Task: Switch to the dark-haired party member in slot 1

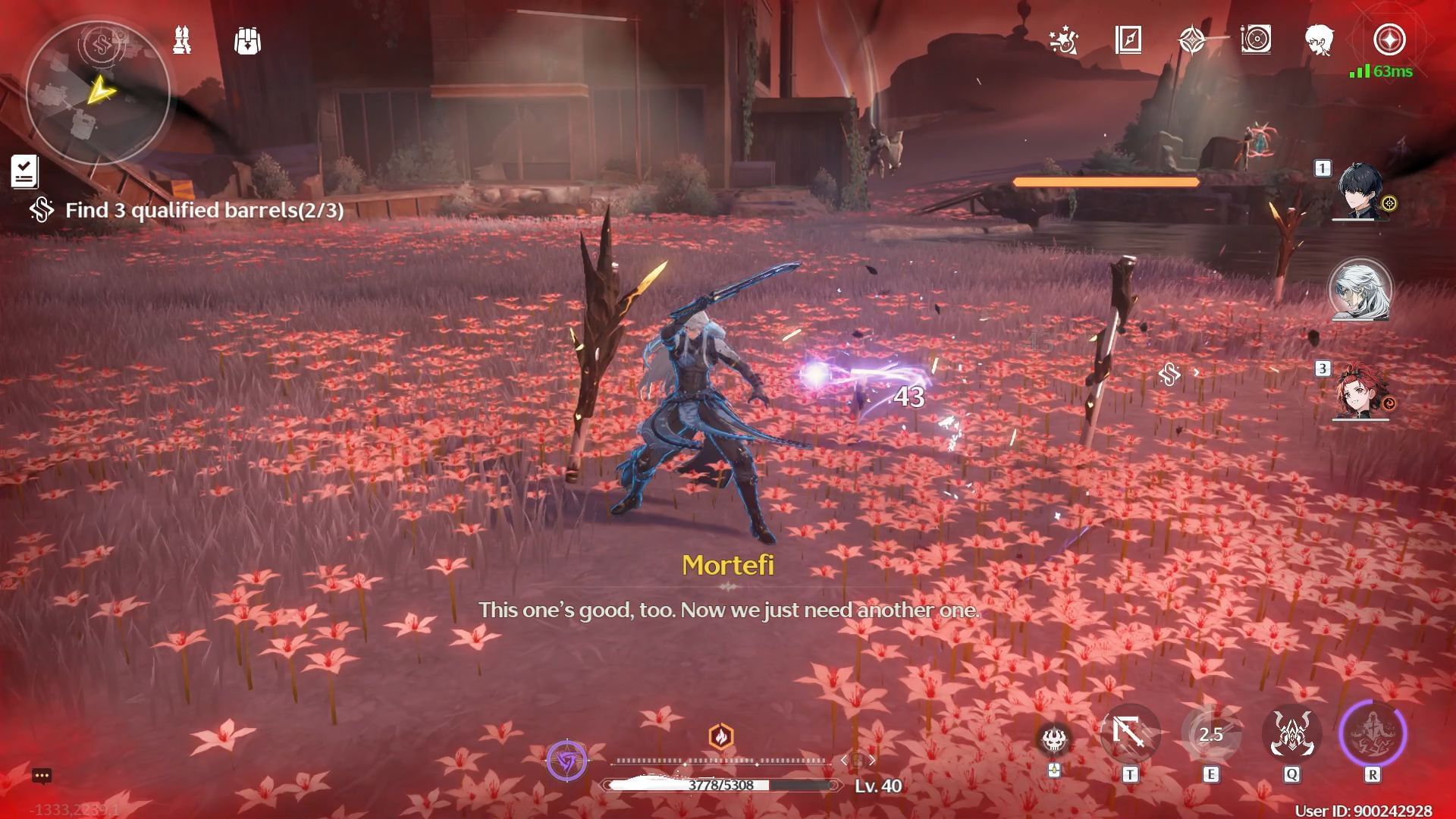Action: click(1360, 191)
